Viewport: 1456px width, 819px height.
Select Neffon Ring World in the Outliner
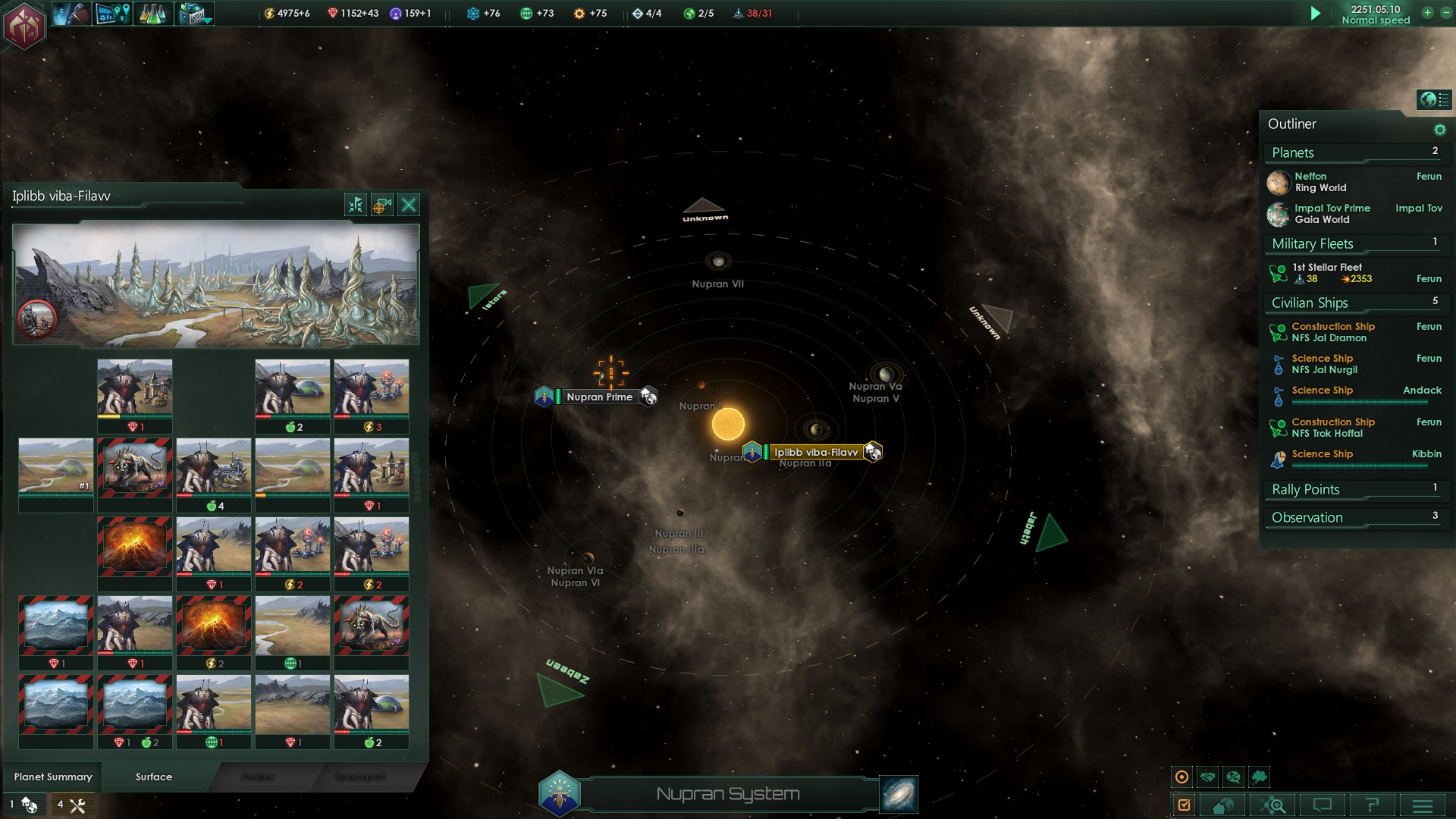[1320, 182]
